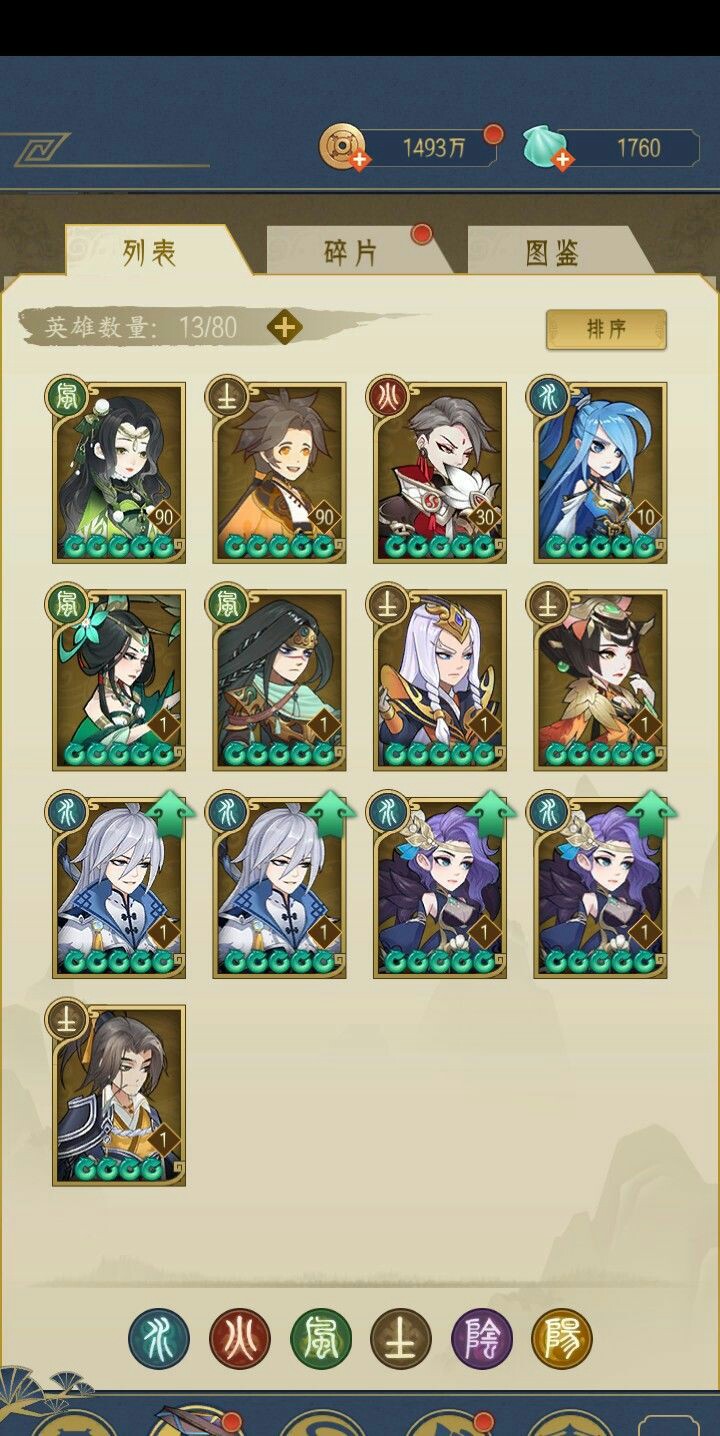This screenshot has width=720, height=1436.
Task: Open the 图鉴 tab
Action: [553, 252]
